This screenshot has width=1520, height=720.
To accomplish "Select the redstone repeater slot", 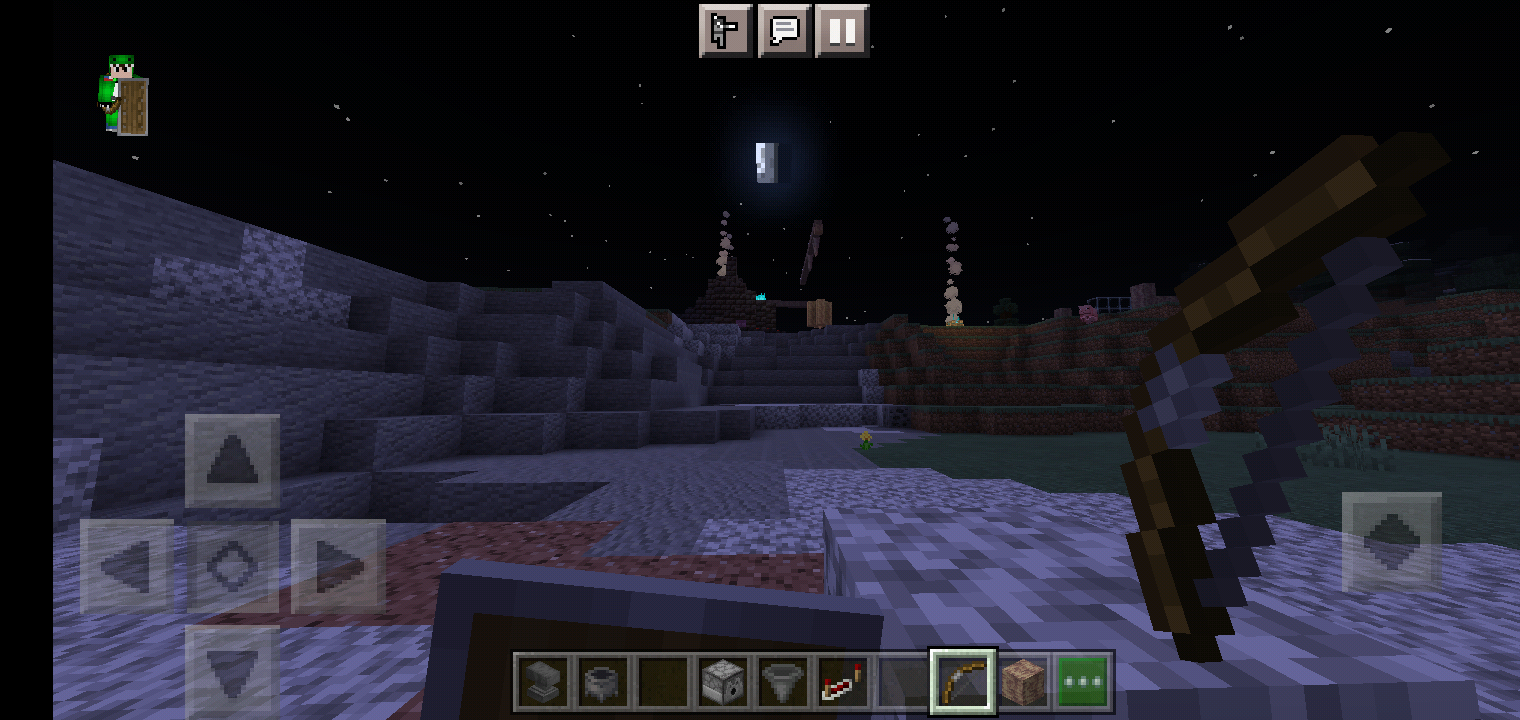I will coord(844,683).
